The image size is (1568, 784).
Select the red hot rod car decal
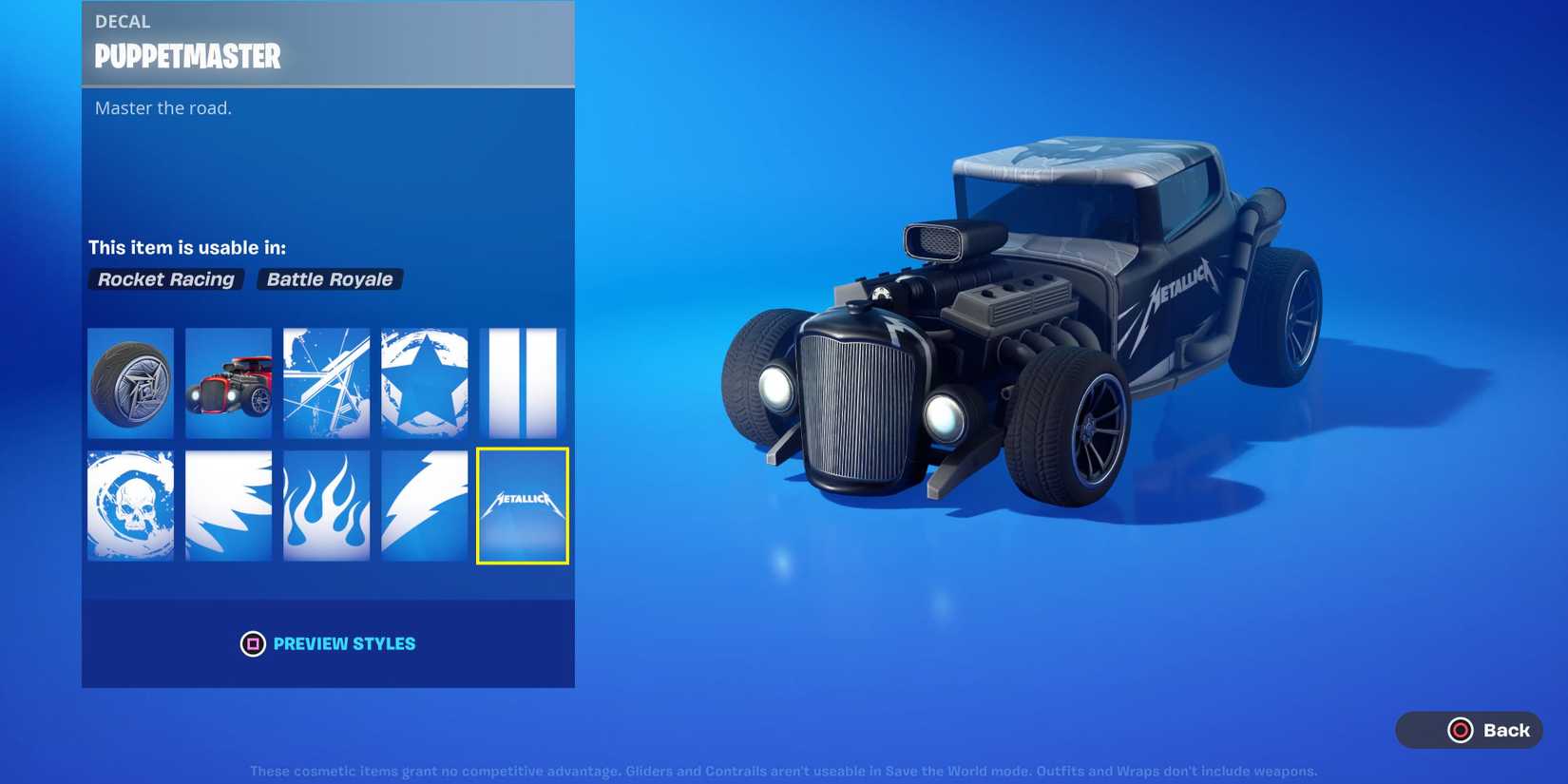tap(228, 383)
